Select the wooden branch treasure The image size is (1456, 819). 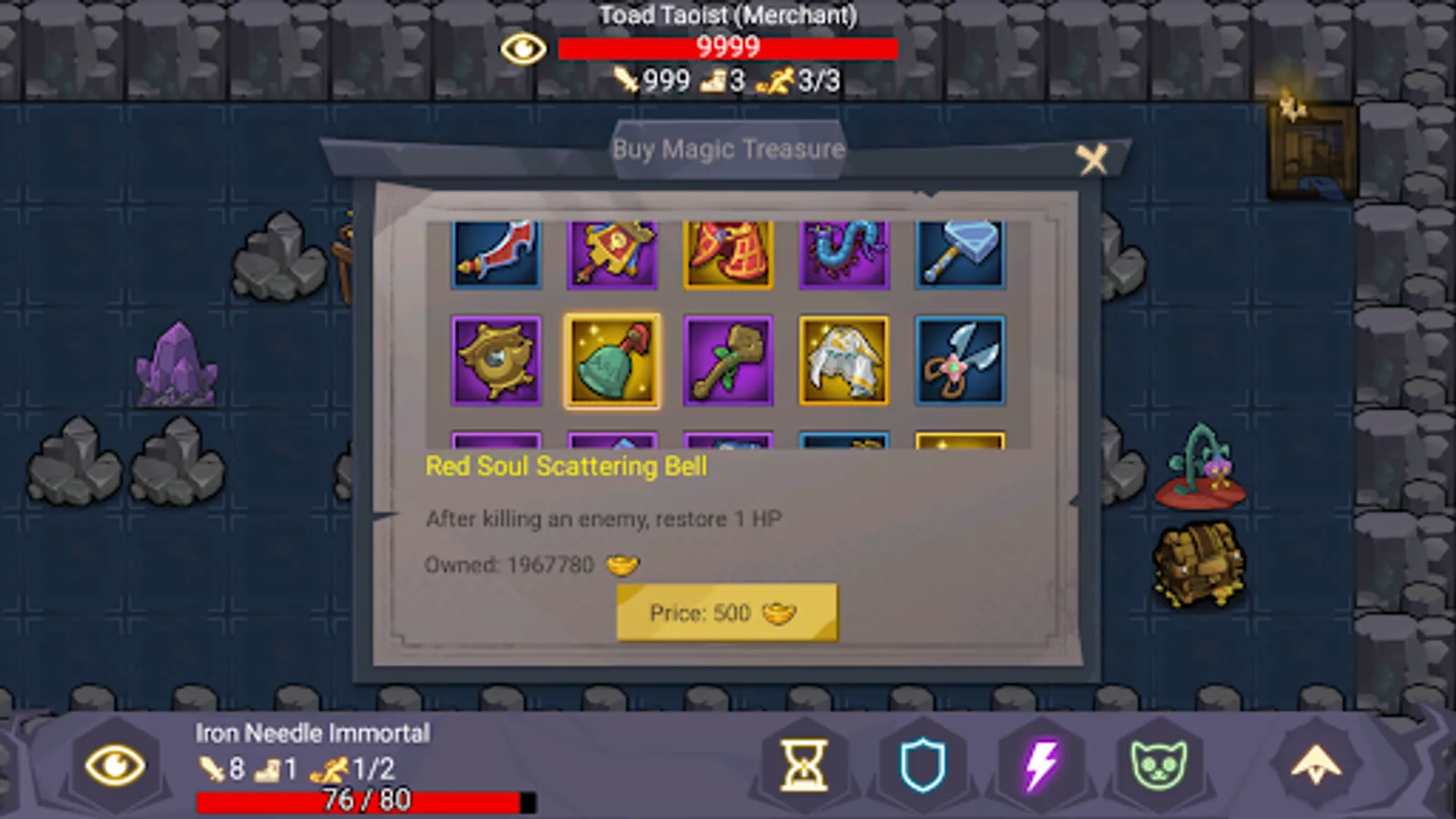pyautogui.click(x=728, y=361)
